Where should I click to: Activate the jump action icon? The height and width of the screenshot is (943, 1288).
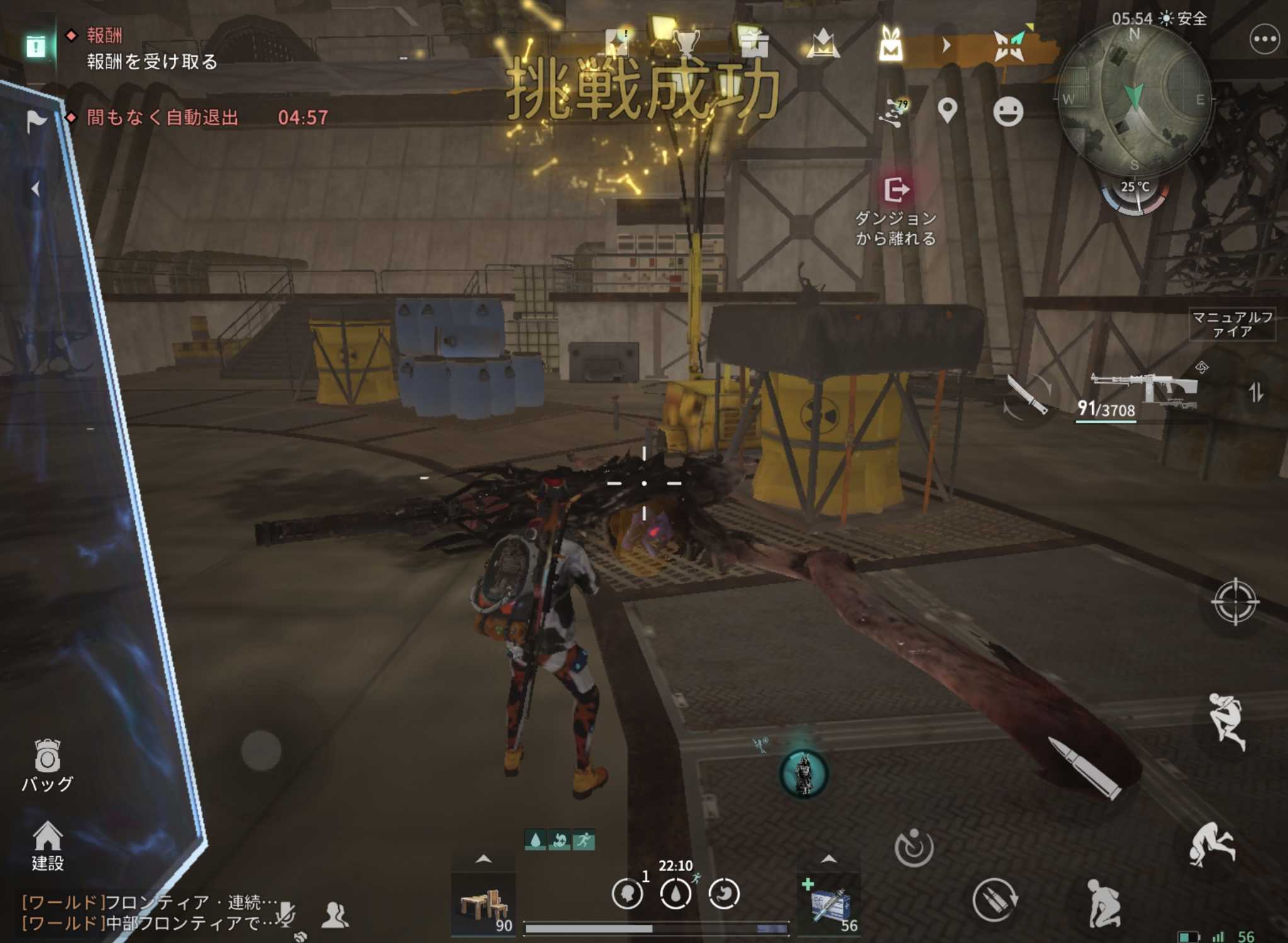1226,720
